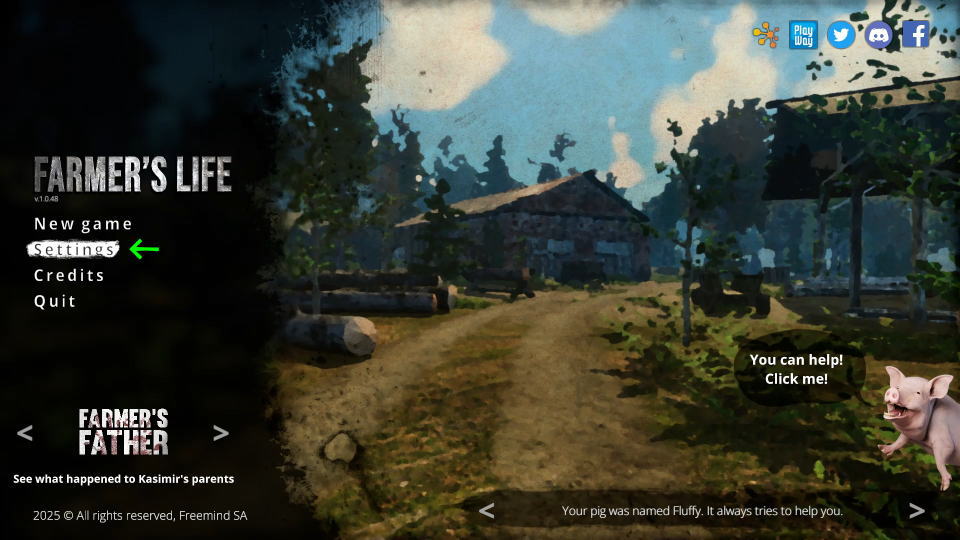The image size is (960, 540).
Task: Start a New game
Action: coord(83,224)
